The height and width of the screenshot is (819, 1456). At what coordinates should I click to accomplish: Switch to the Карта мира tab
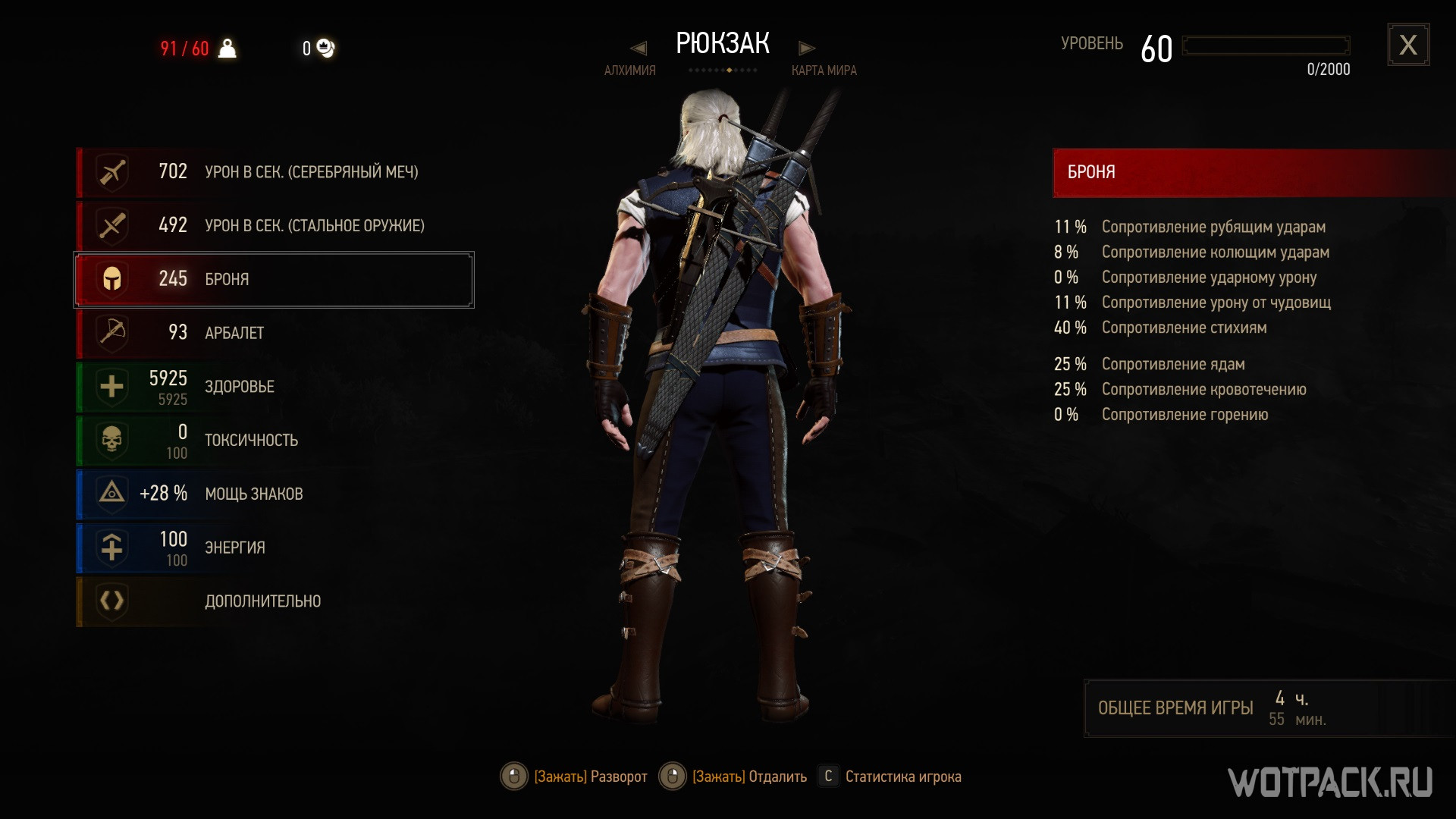[x=824, y=71]
